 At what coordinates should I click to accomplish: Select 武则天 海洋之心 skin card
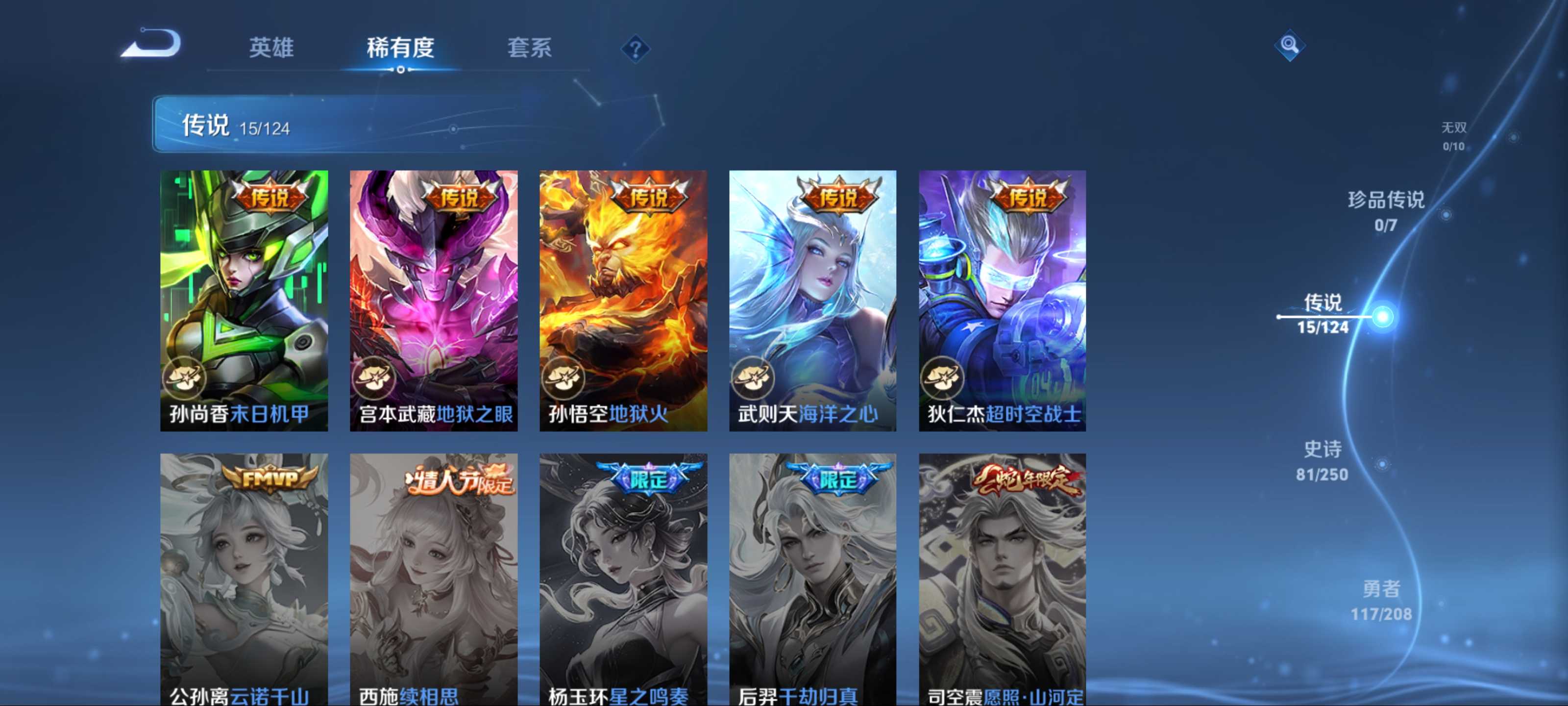coord(812,301)
